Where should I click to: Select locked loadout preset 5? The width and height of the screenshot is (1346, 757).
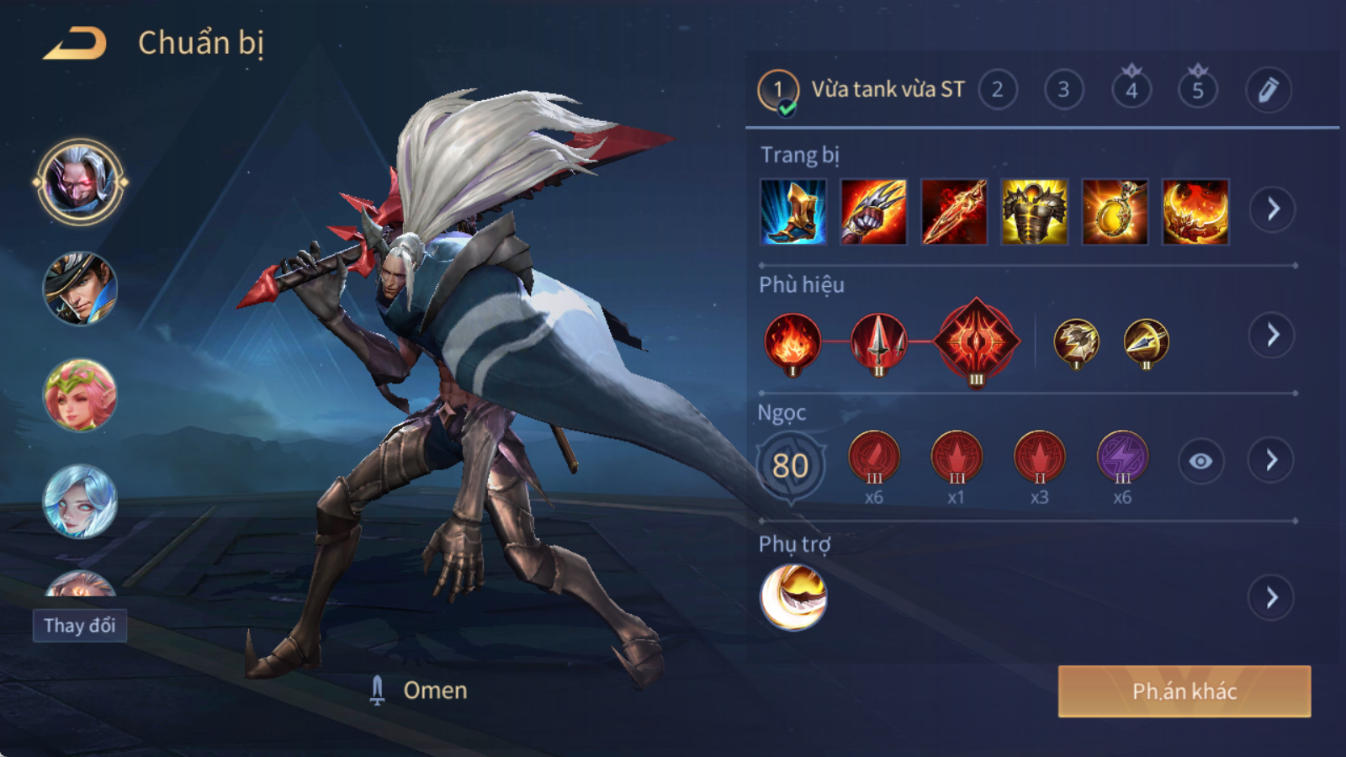point(1198,90)
